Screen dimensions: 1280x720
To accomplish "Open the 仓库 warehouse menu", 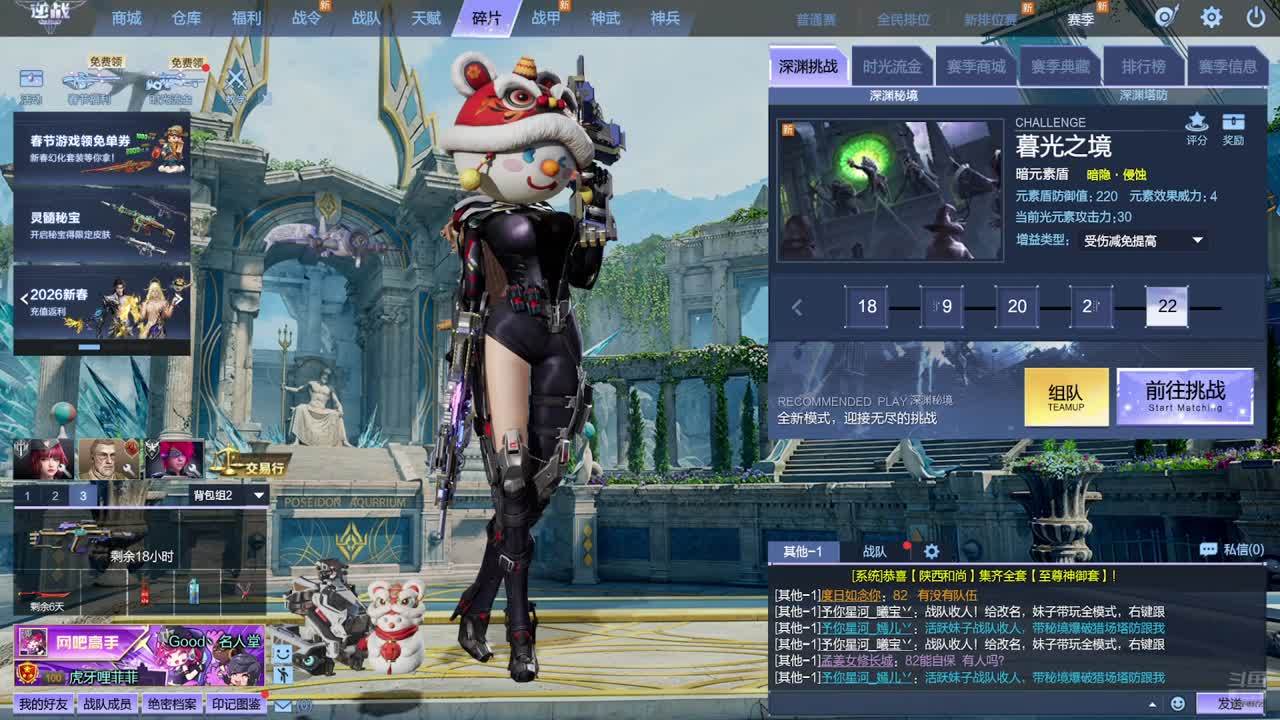I will point(186,18).
